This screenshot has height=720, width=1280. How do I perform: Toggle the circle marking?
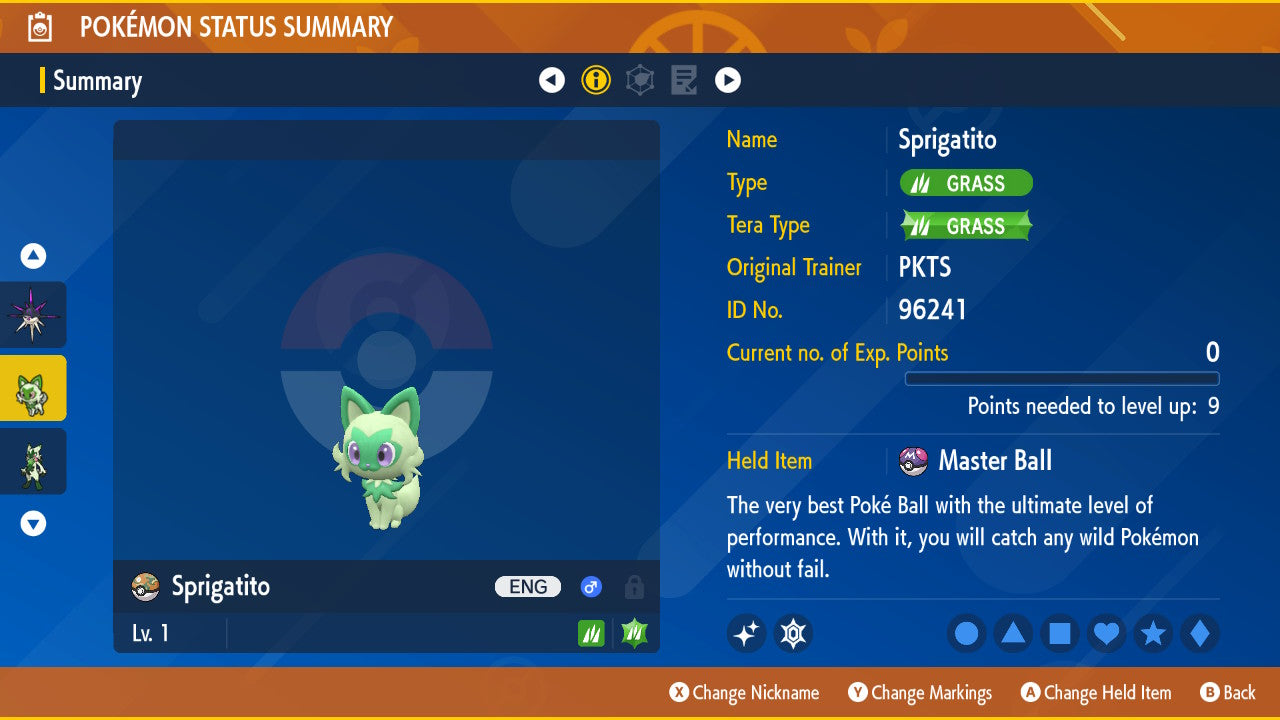966,633
